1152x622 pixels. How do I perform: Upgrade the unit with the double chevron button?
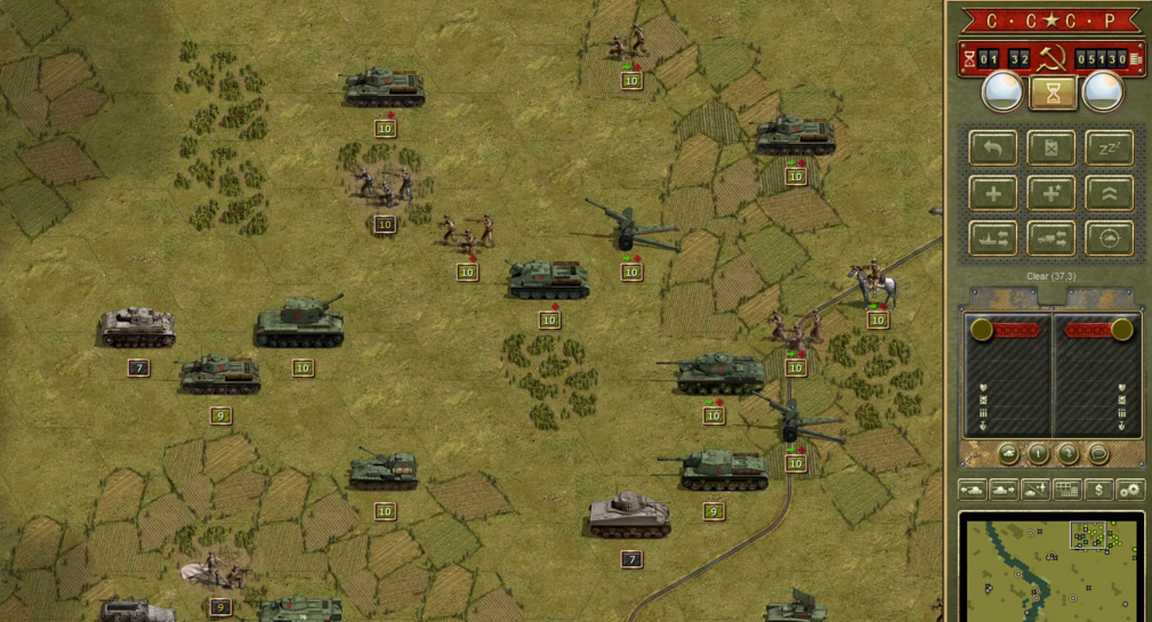[x=1109, y=193]
